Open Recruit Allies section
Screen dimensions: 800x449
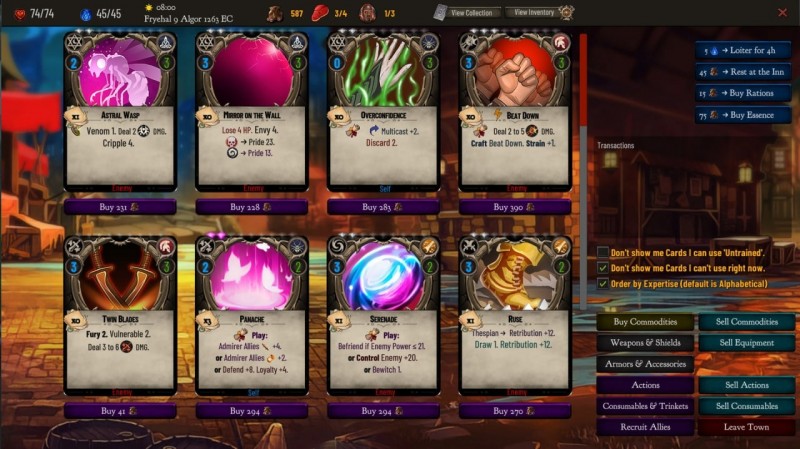click(645, 427)
